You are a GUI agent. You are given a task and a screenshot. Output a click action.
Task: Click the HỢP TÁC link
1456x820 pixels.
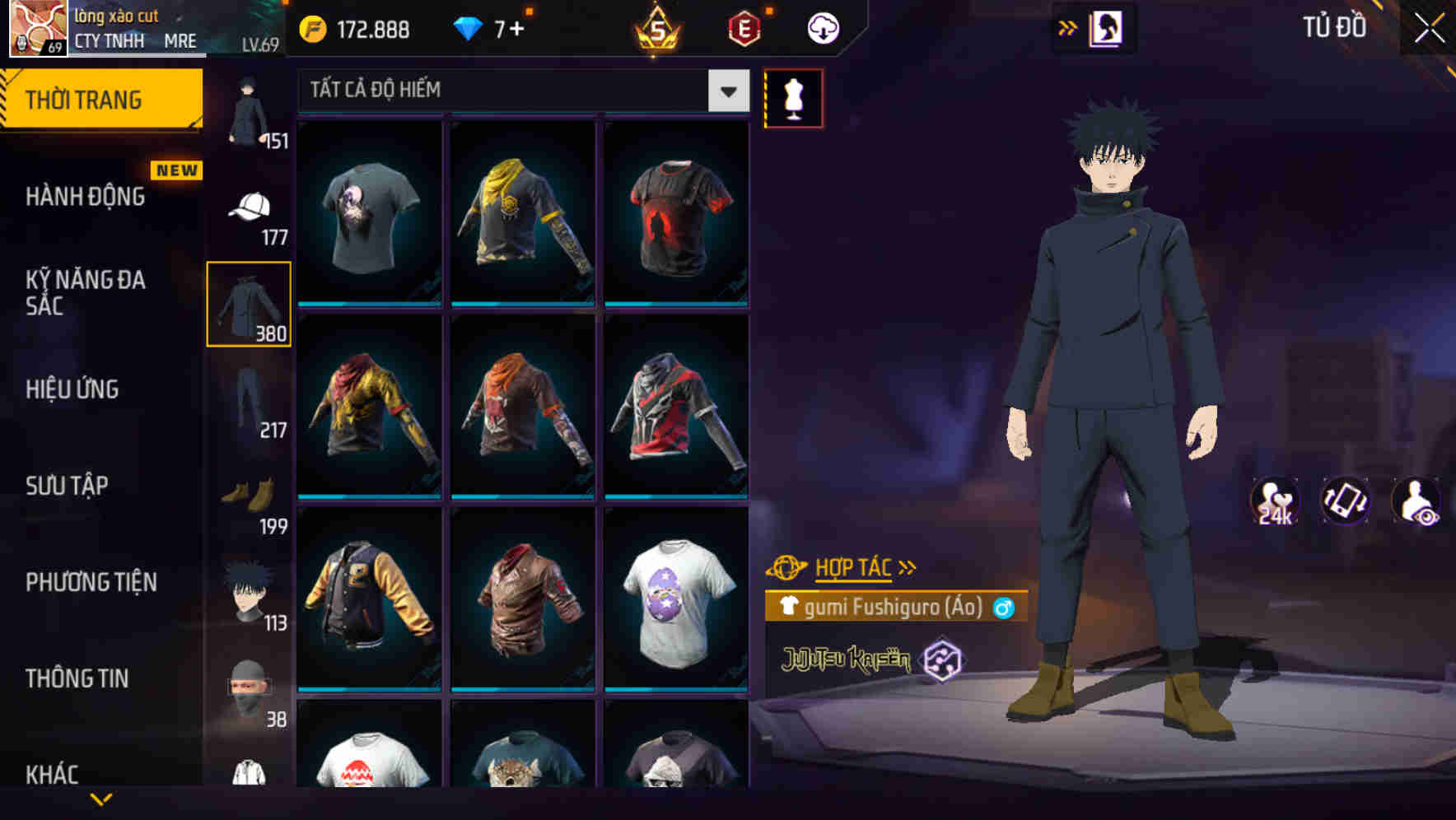pos(855,566)
